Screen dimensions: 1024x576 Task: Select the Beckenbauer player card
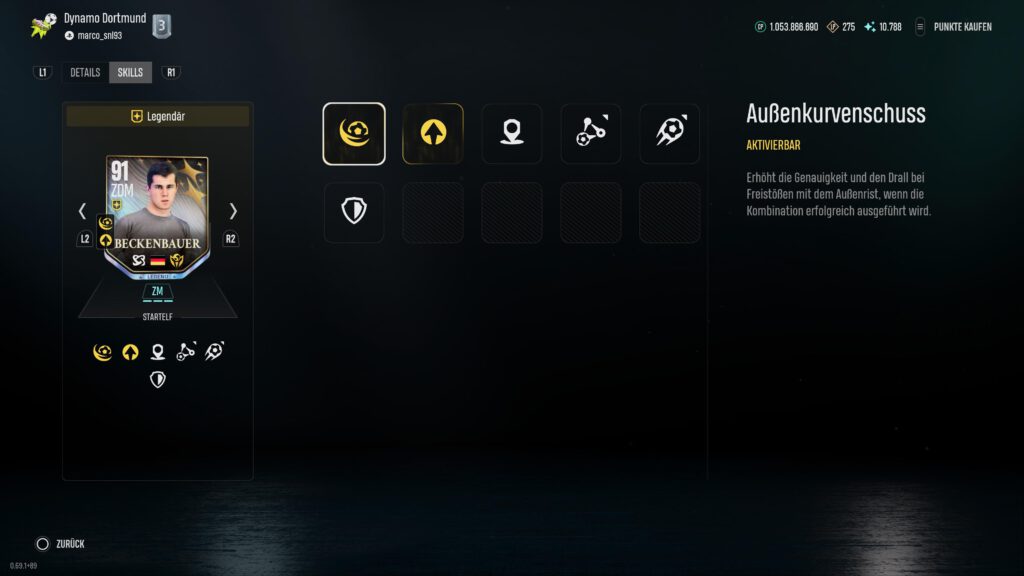(x=157, y=213)
